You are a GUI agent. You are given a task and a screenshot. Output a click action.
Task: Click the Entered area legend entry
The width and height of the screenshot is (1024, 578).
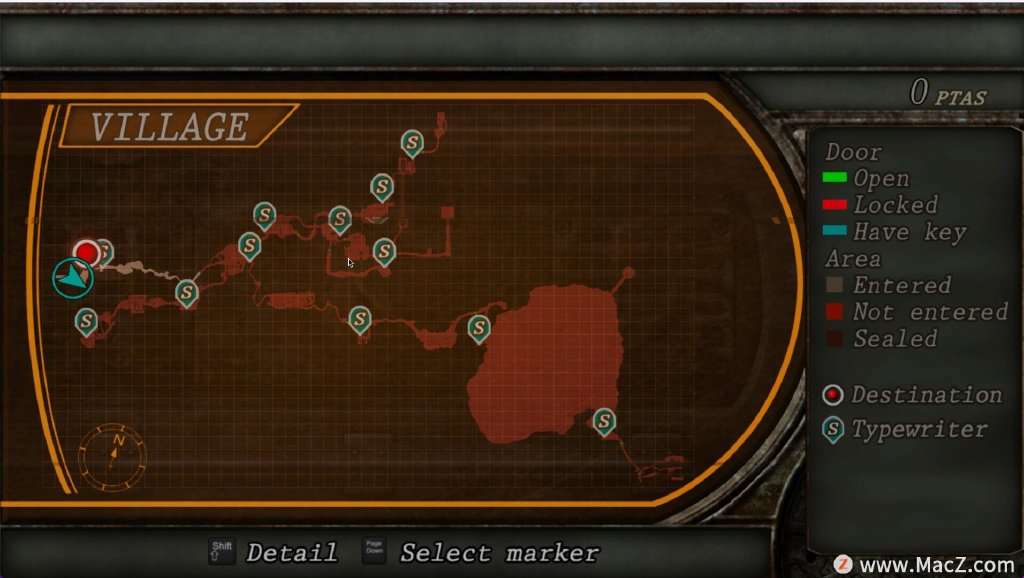point(886,285)
